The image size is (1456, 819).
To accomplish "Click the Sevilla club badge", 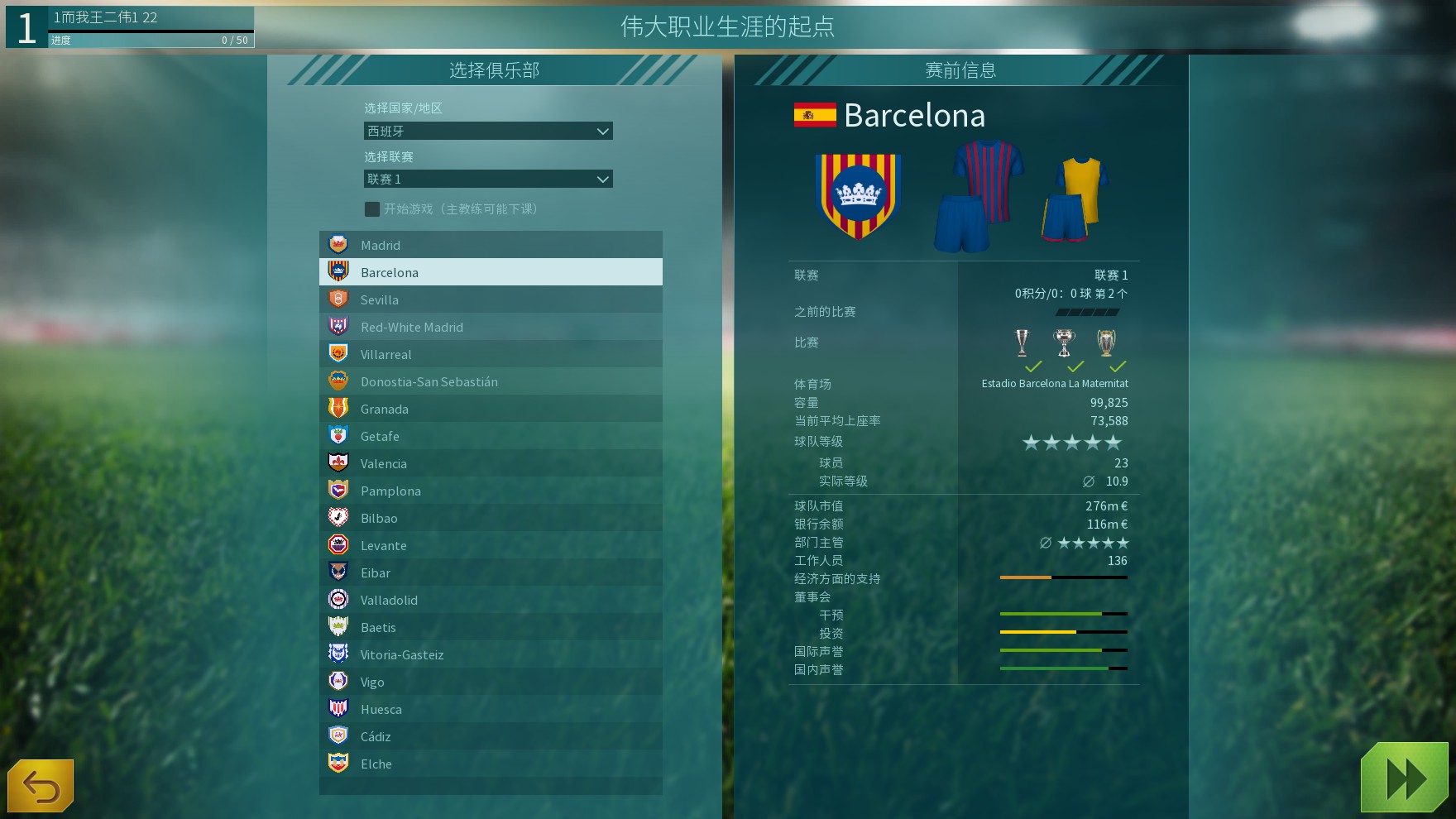I will pos(339,299).
